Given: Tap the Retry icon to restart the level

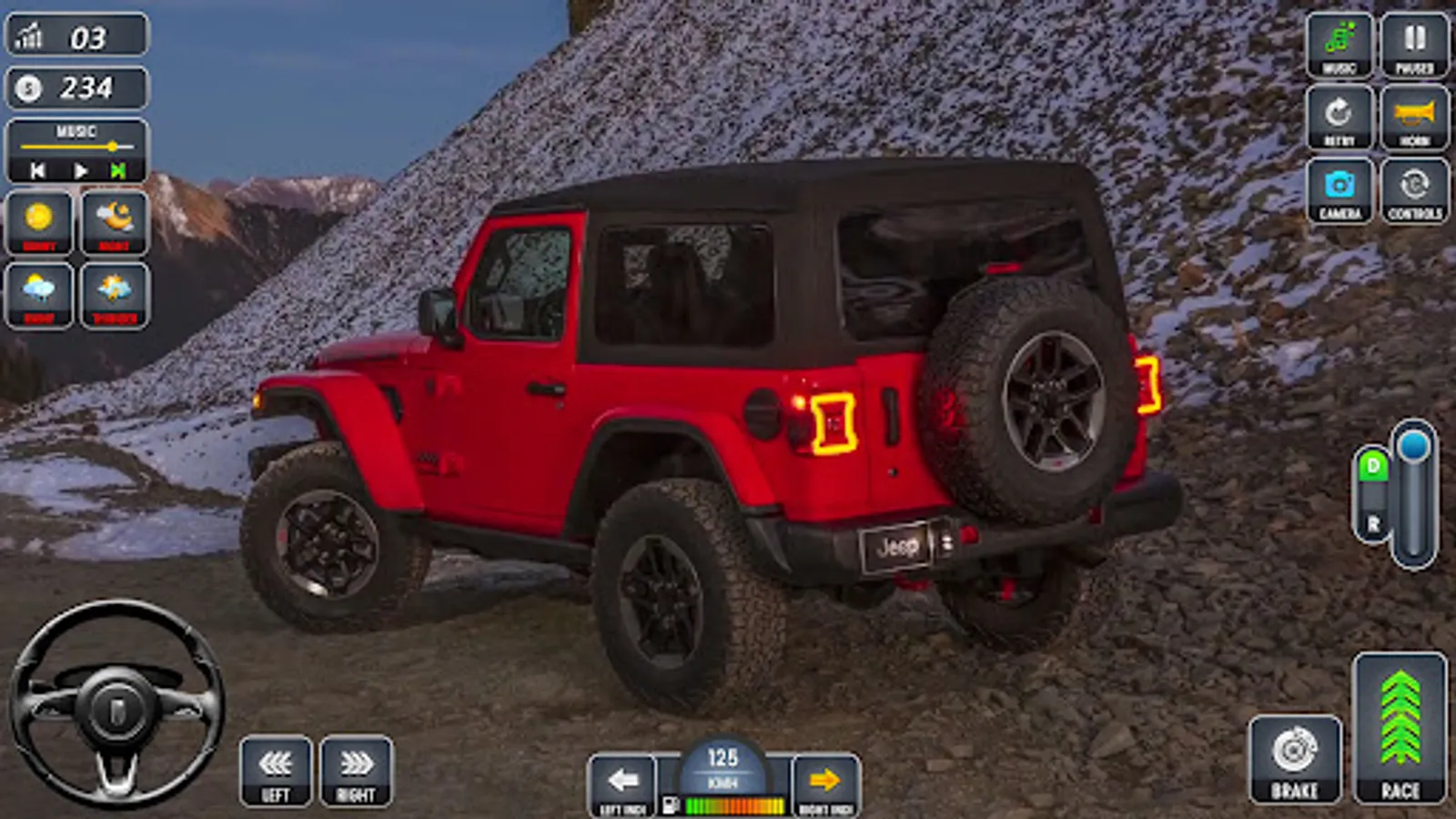Looking at the screenshot, I should coord(1337,116).
